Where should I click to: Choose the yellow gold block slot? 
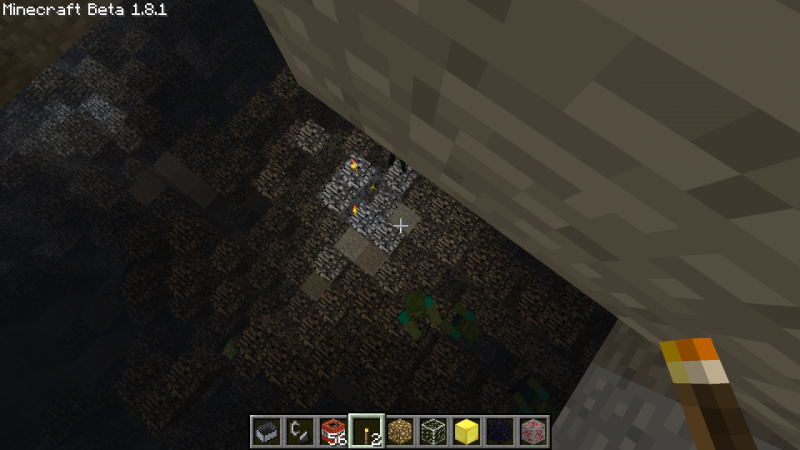[466, 431]
